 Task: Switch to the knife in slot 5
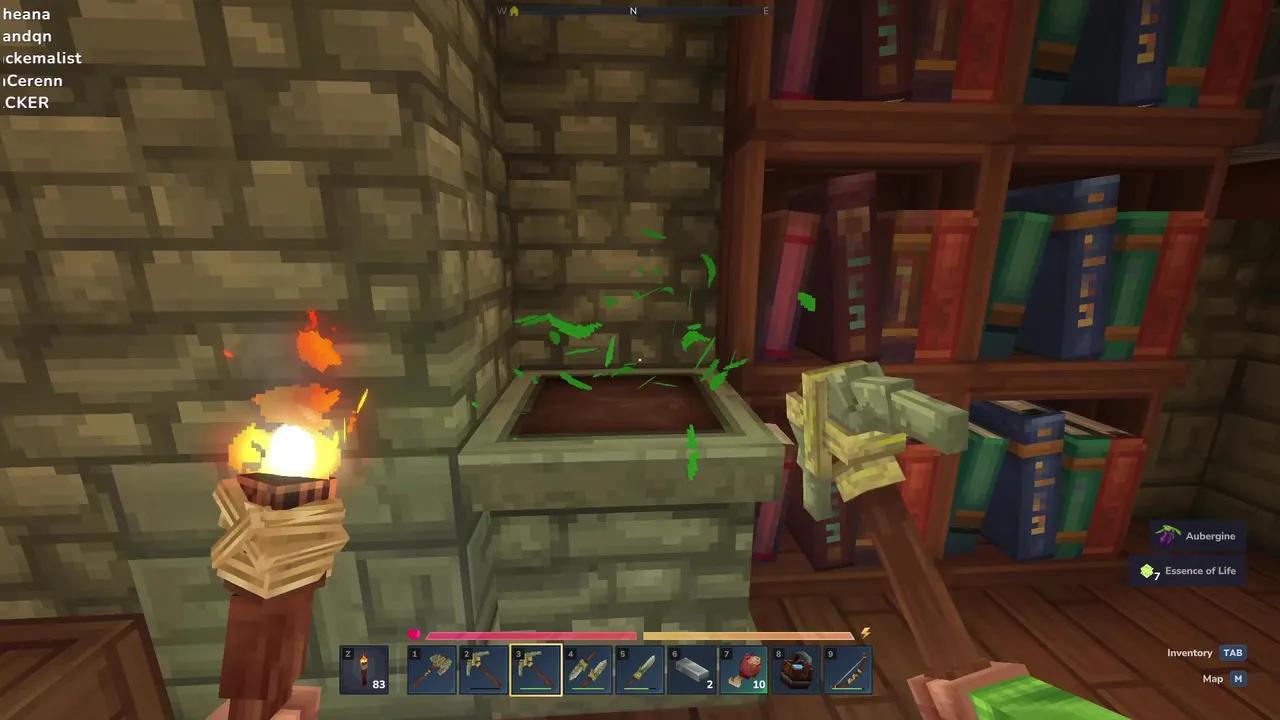(640, 669)
